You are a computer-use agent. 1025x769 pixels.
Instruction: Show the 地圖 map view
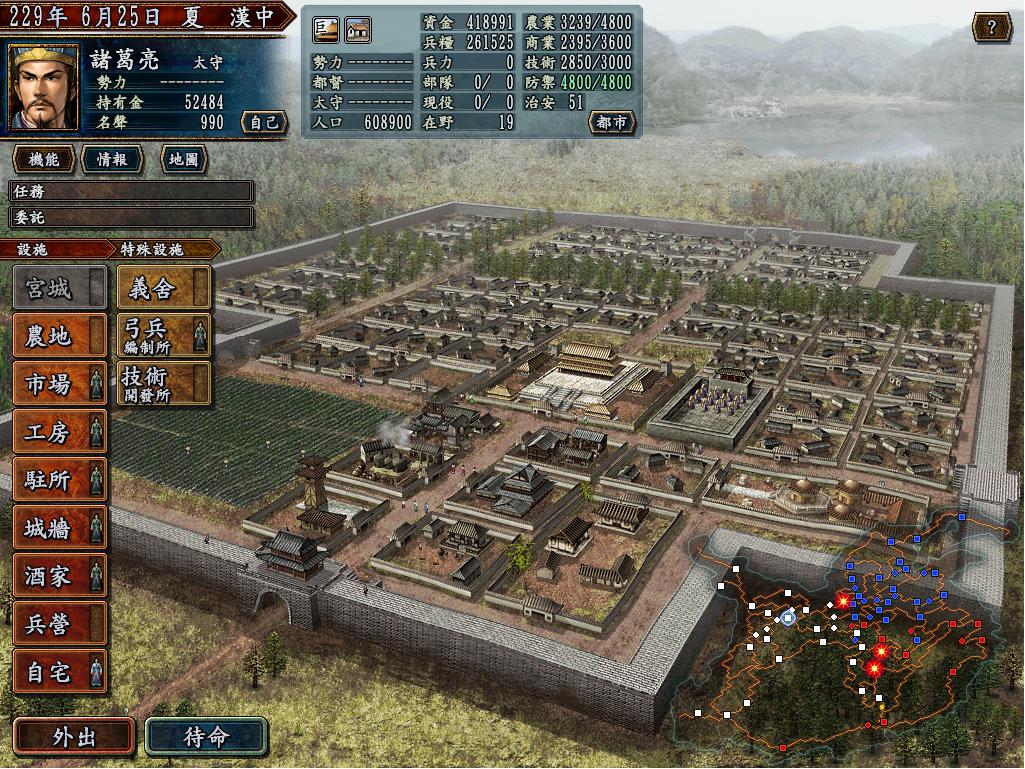[x=182, y=159]
